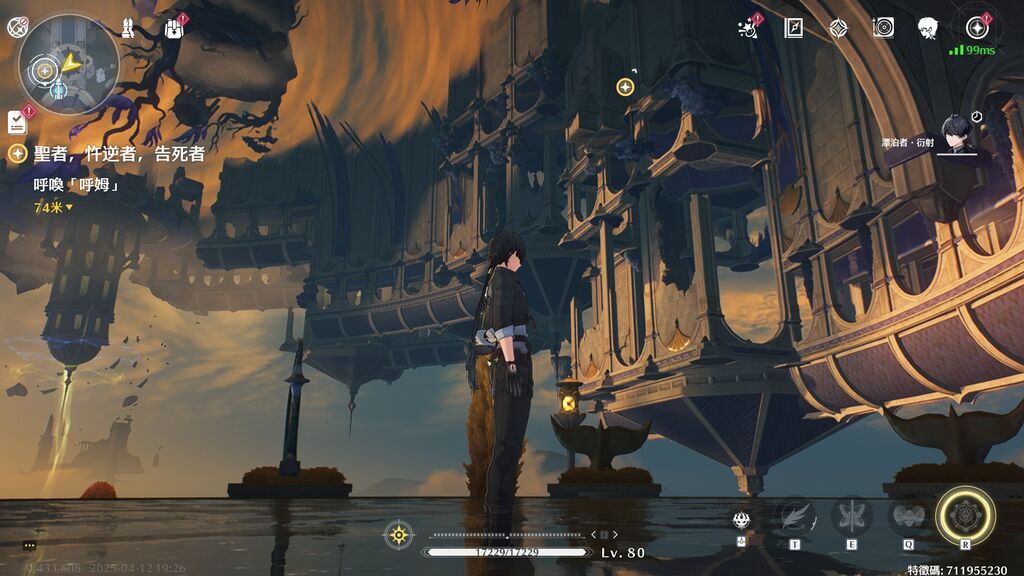
Task: Use the feather-shaped T utility icon
Action: tap(795, 517)
